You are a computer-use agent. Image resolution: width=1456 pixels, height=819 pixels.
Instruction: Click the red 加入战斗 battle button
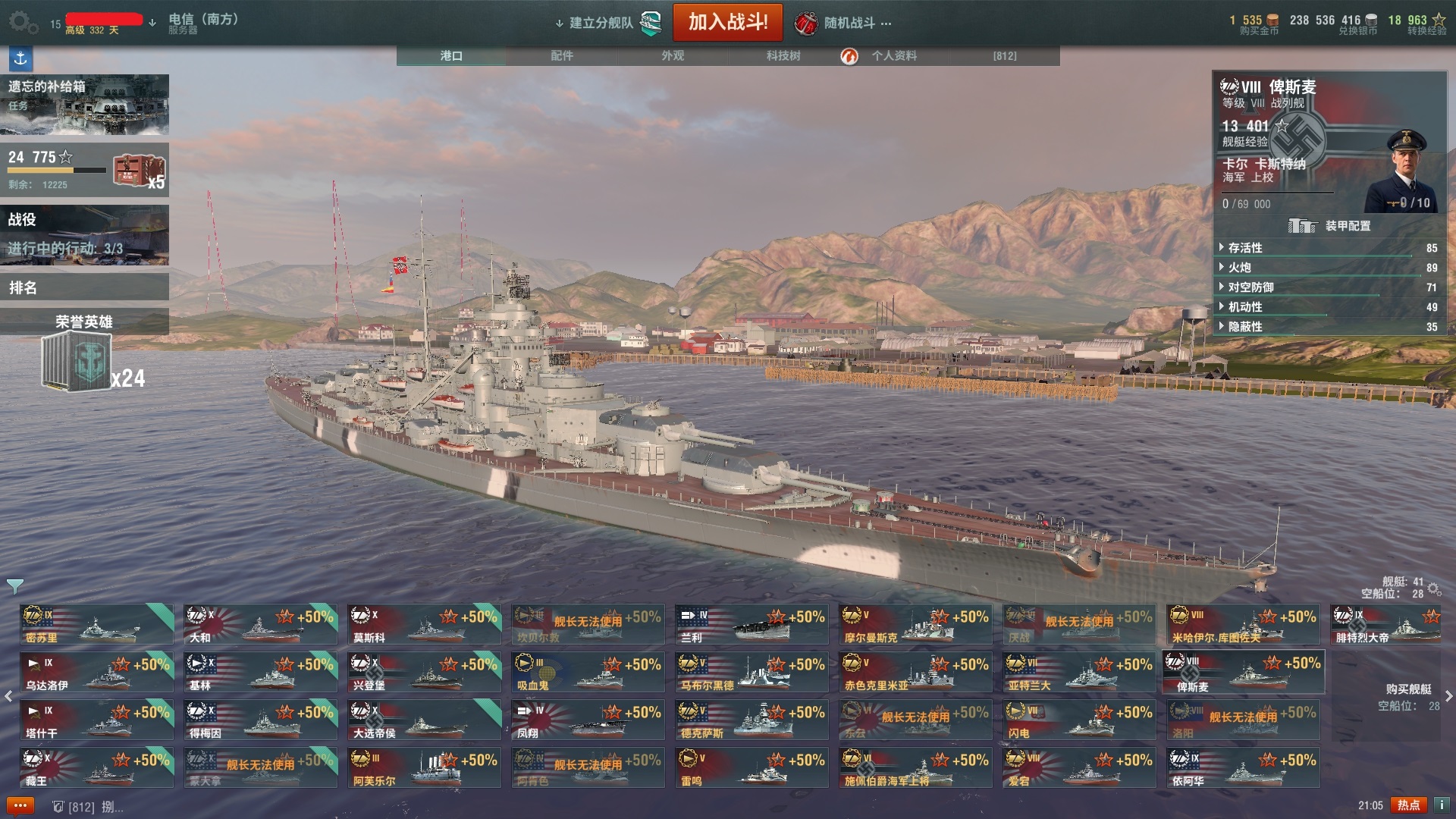point(727,22)
